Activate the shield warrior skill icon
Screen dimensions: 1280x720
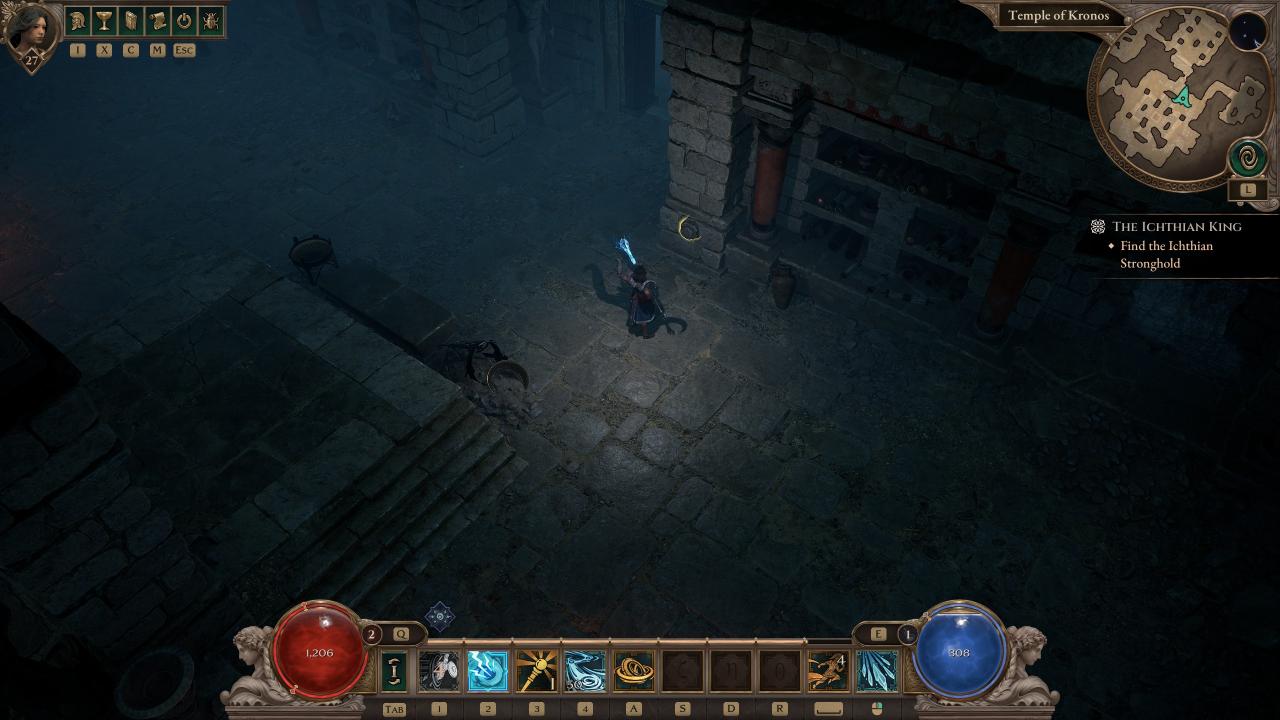(439, 671)
